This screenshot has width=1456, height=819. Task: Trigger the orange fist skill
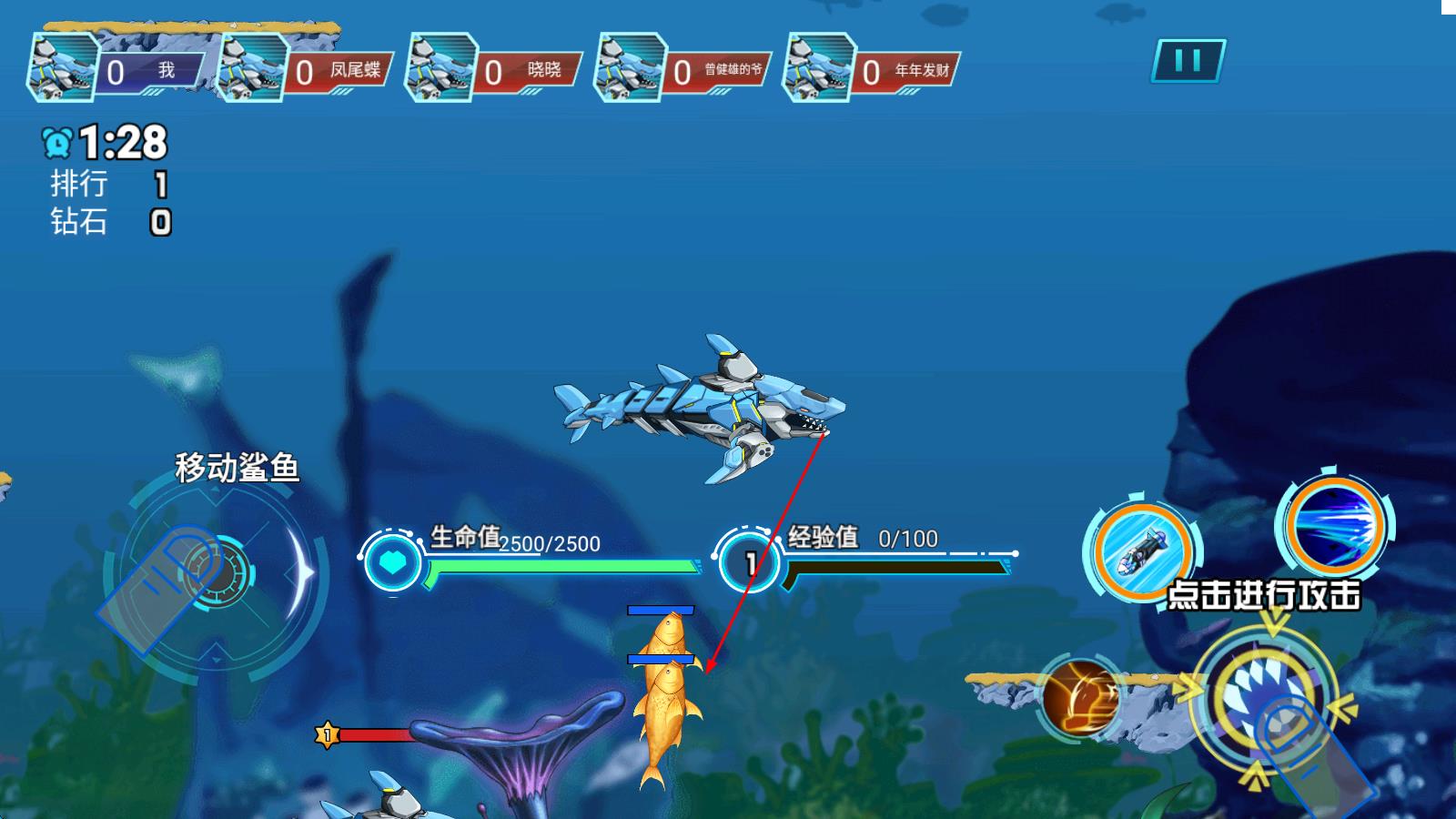[x=1081, y=697]
